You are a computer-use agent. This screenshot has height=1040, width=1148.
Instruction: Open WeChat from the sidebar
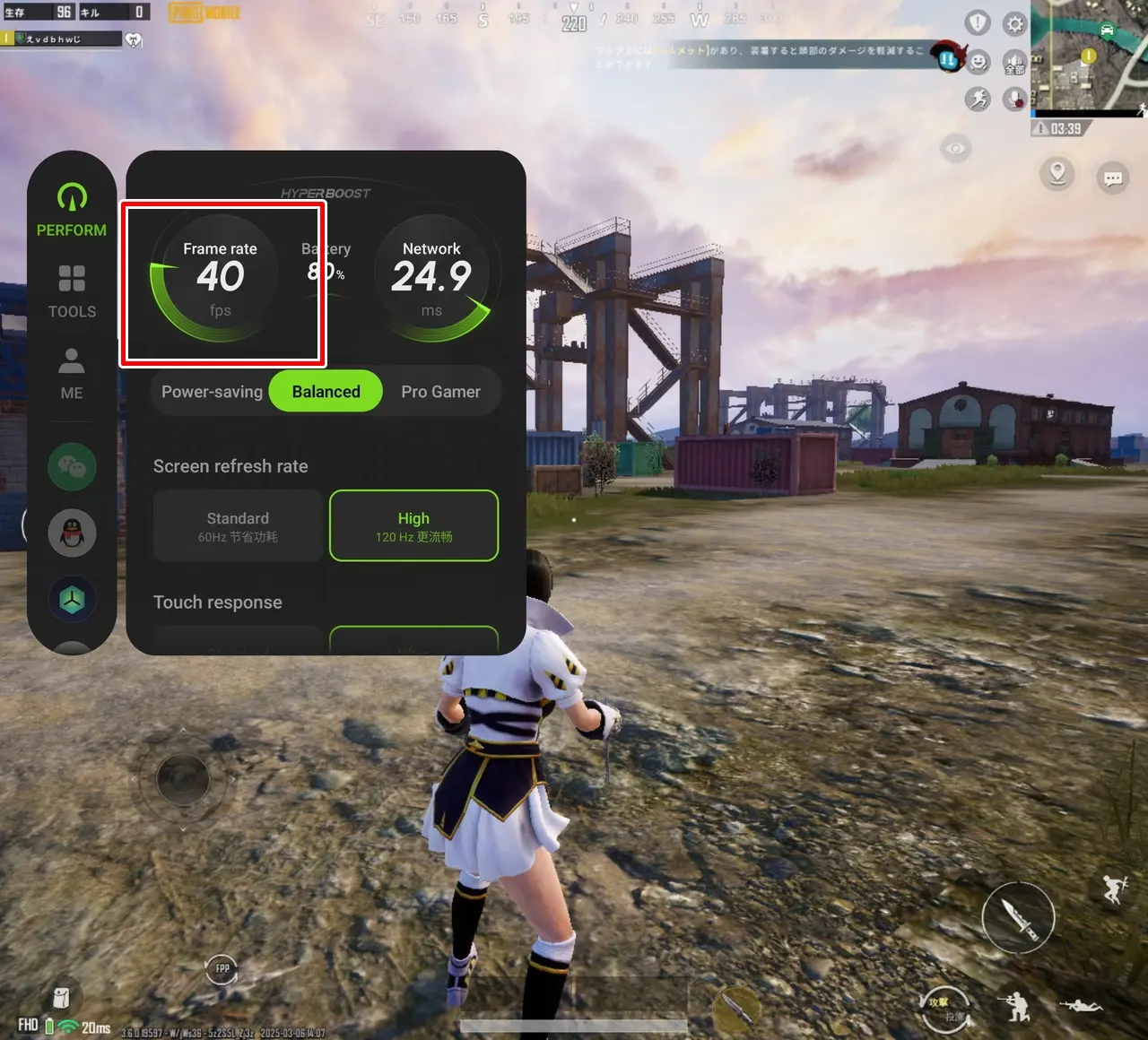(x=72, y=466)
